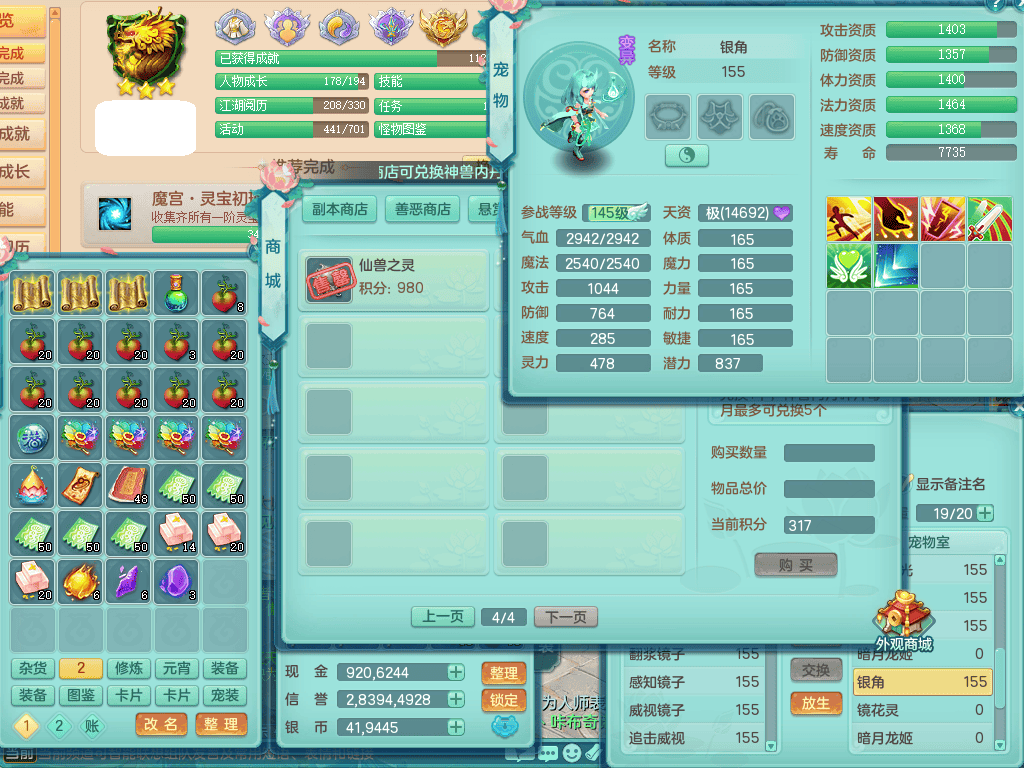Viewport: 1024px width, 768px height.
Task: Rename the bag with 改名
Action: pos(161,724)
